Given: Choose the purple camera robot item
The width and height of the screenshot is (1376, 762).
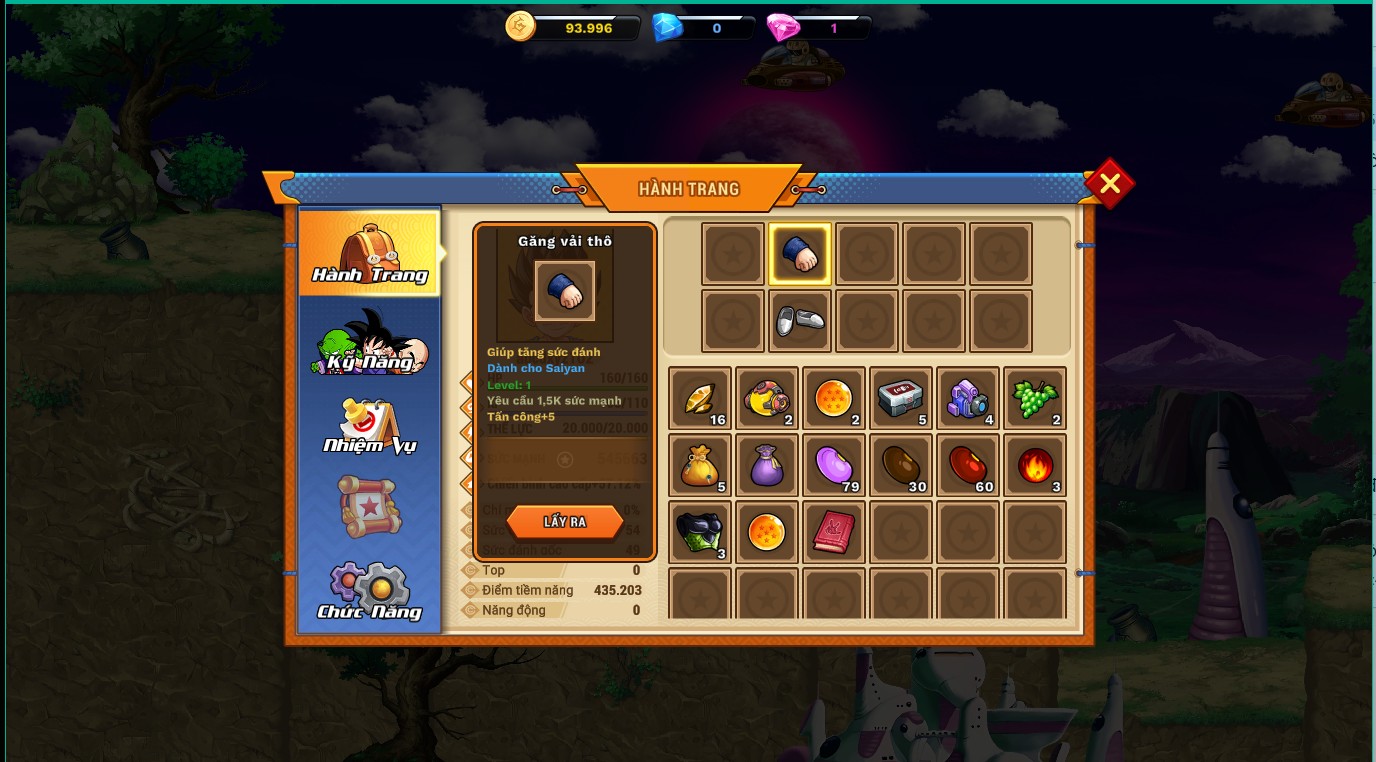Looking at the screenshot, I should (968, 399).
